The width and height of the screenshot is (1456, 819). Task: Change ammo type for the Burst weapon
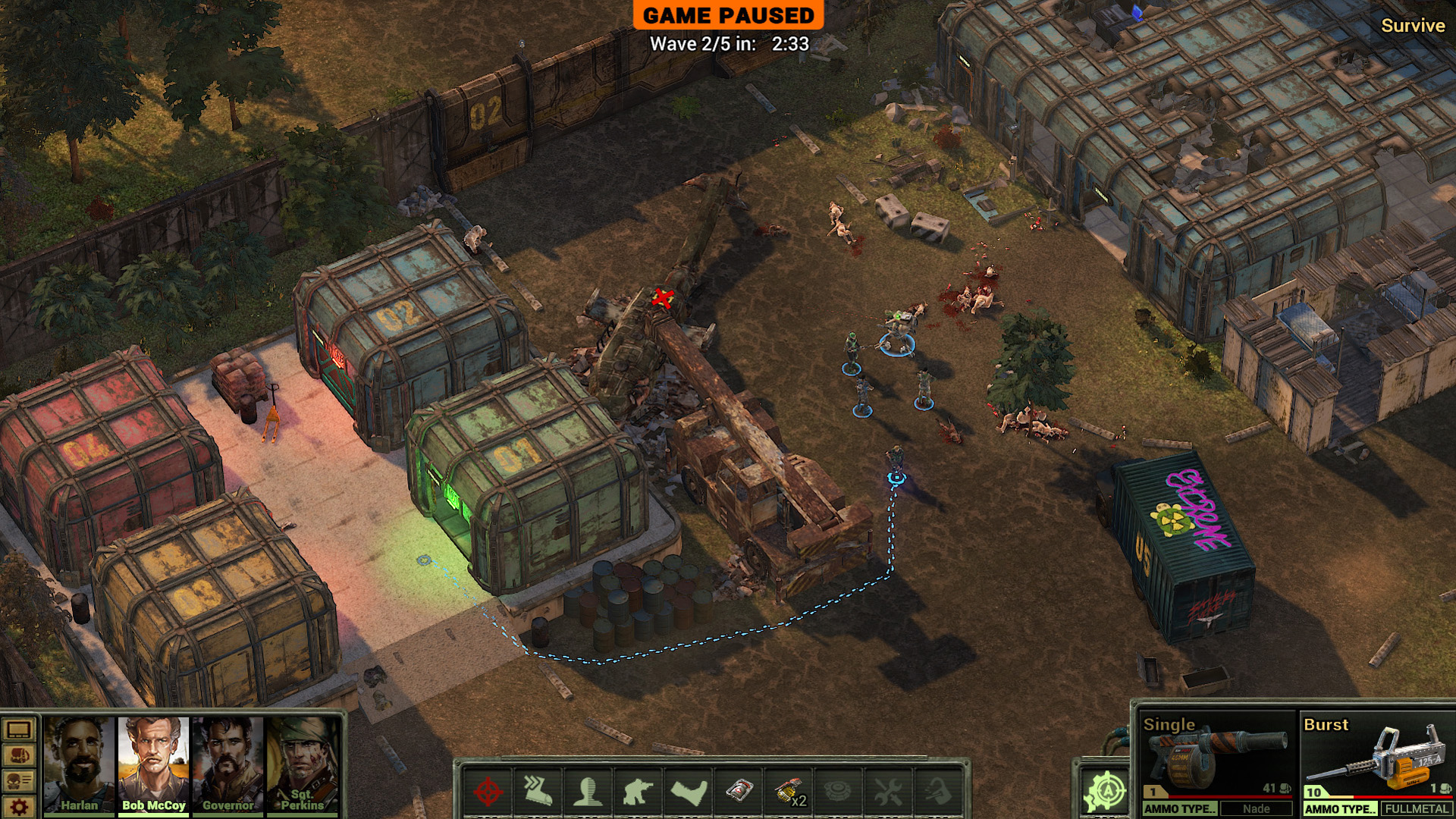[1340, 808]
